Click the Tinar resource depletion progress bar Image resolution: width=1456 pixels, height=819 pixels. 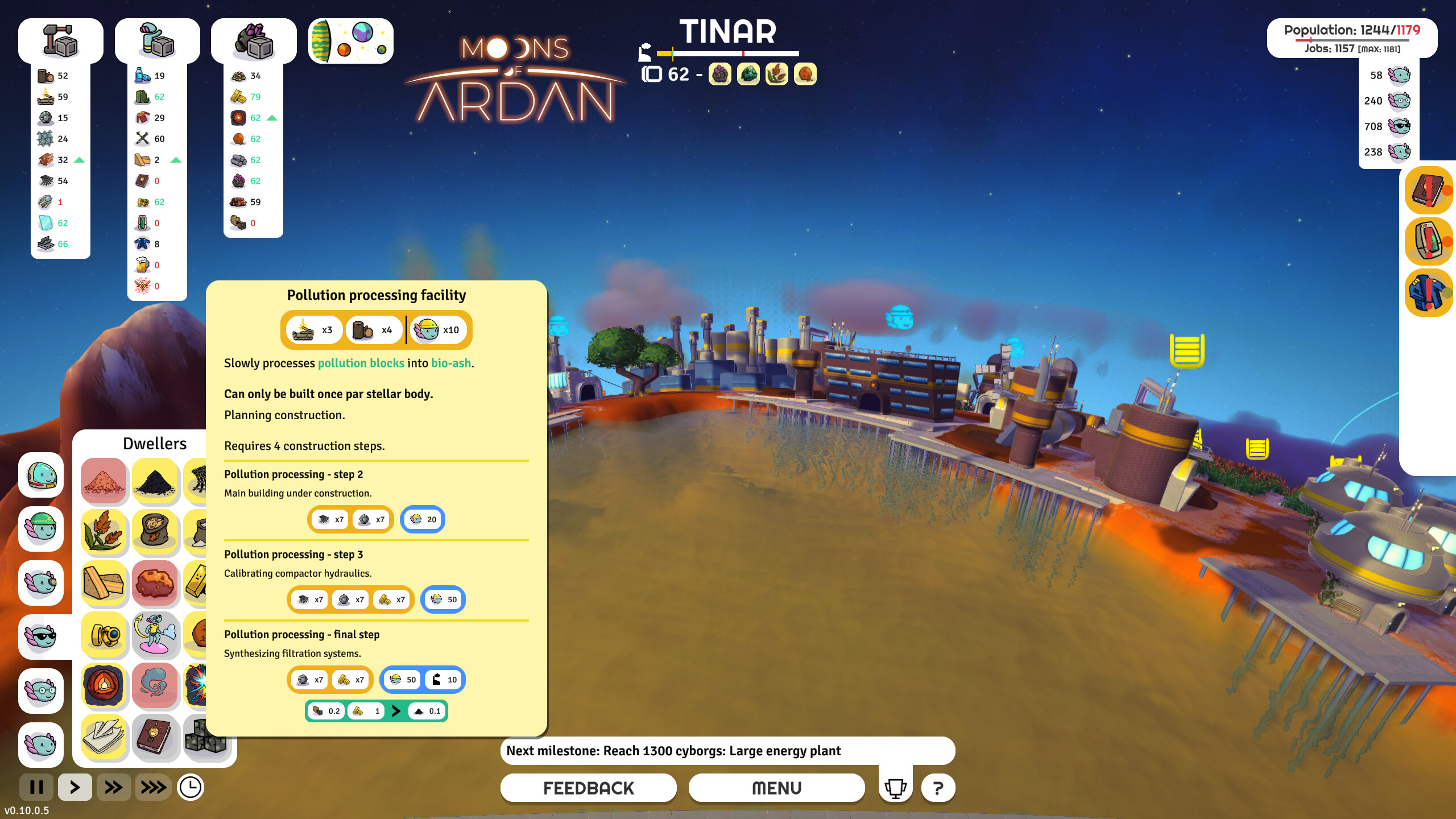(x=728, y=55)
